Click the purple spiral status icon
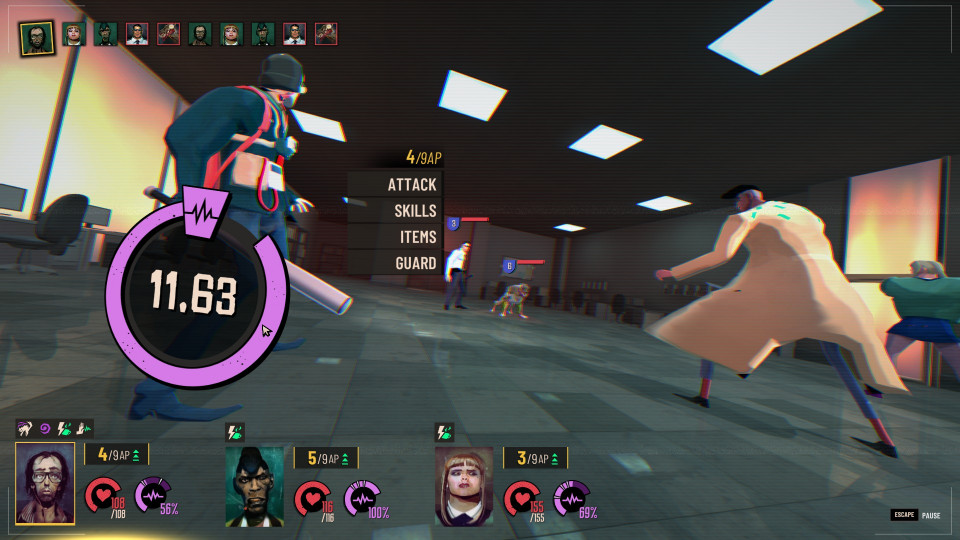The height and width of the screenshot is (540, 960). coord(45,428)
